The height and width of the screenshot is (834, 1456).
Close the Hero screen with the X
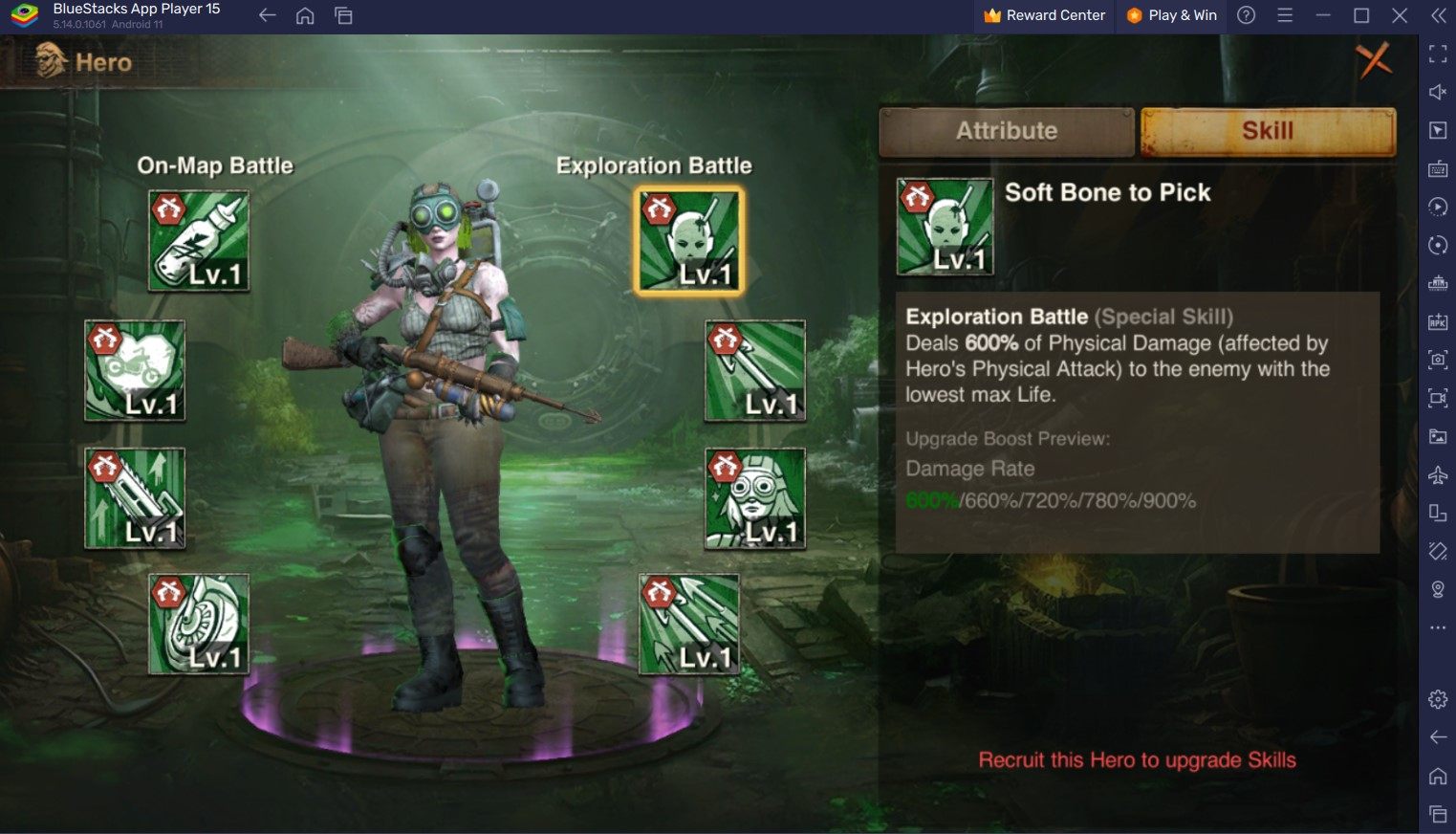pos(1374,61)
